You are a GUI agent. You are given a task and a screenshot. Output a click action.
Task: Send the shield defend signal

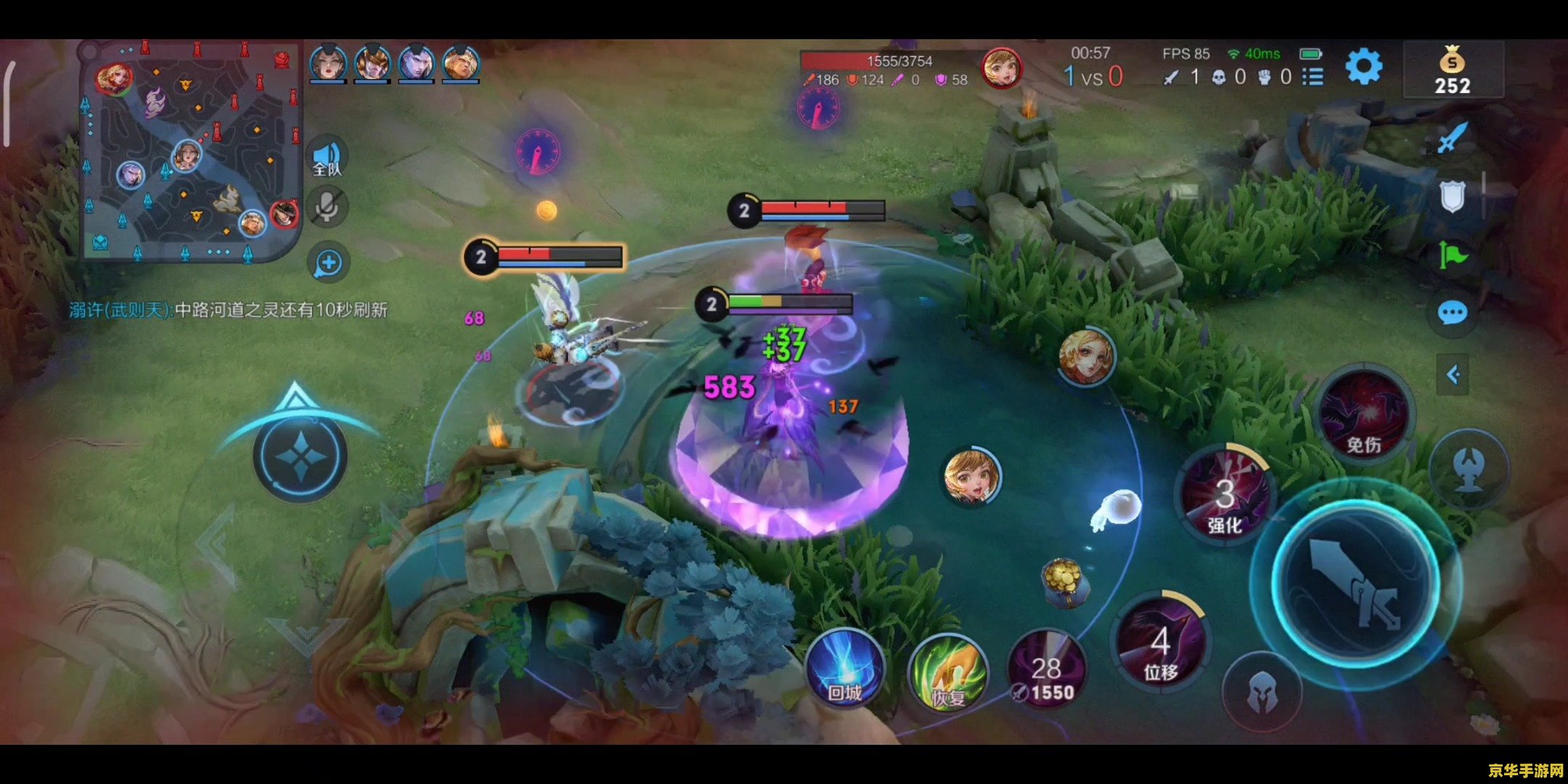pyautogui.click(x=1453, y=196)
